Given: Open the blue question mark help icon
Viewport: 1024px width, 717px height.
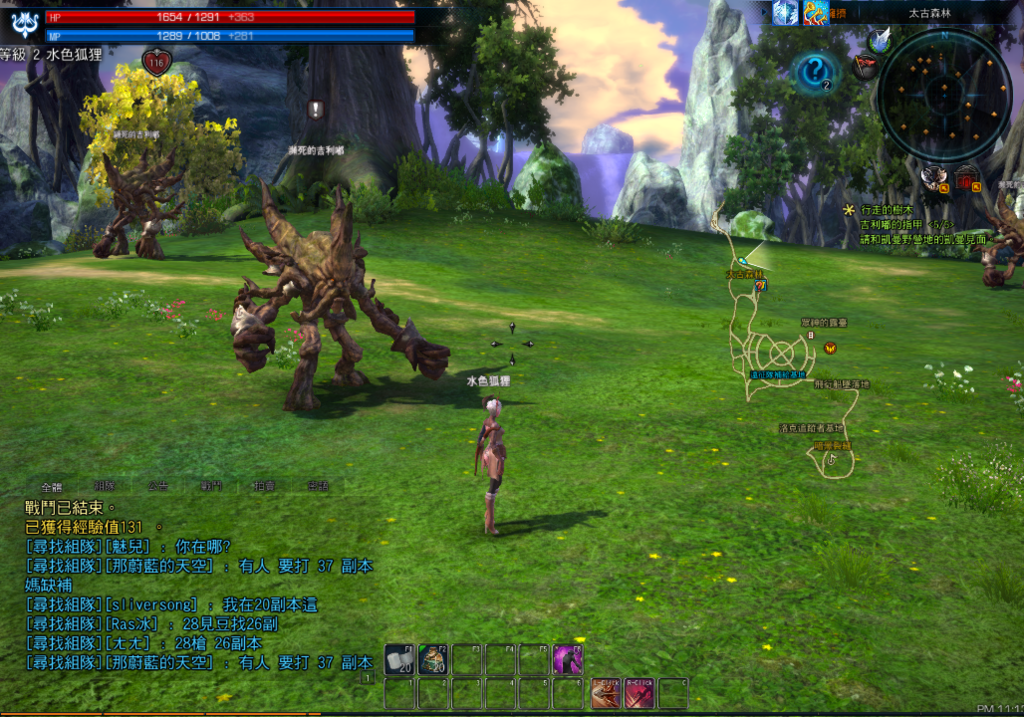Looking at the screenshot, I should tap(816, 73).
